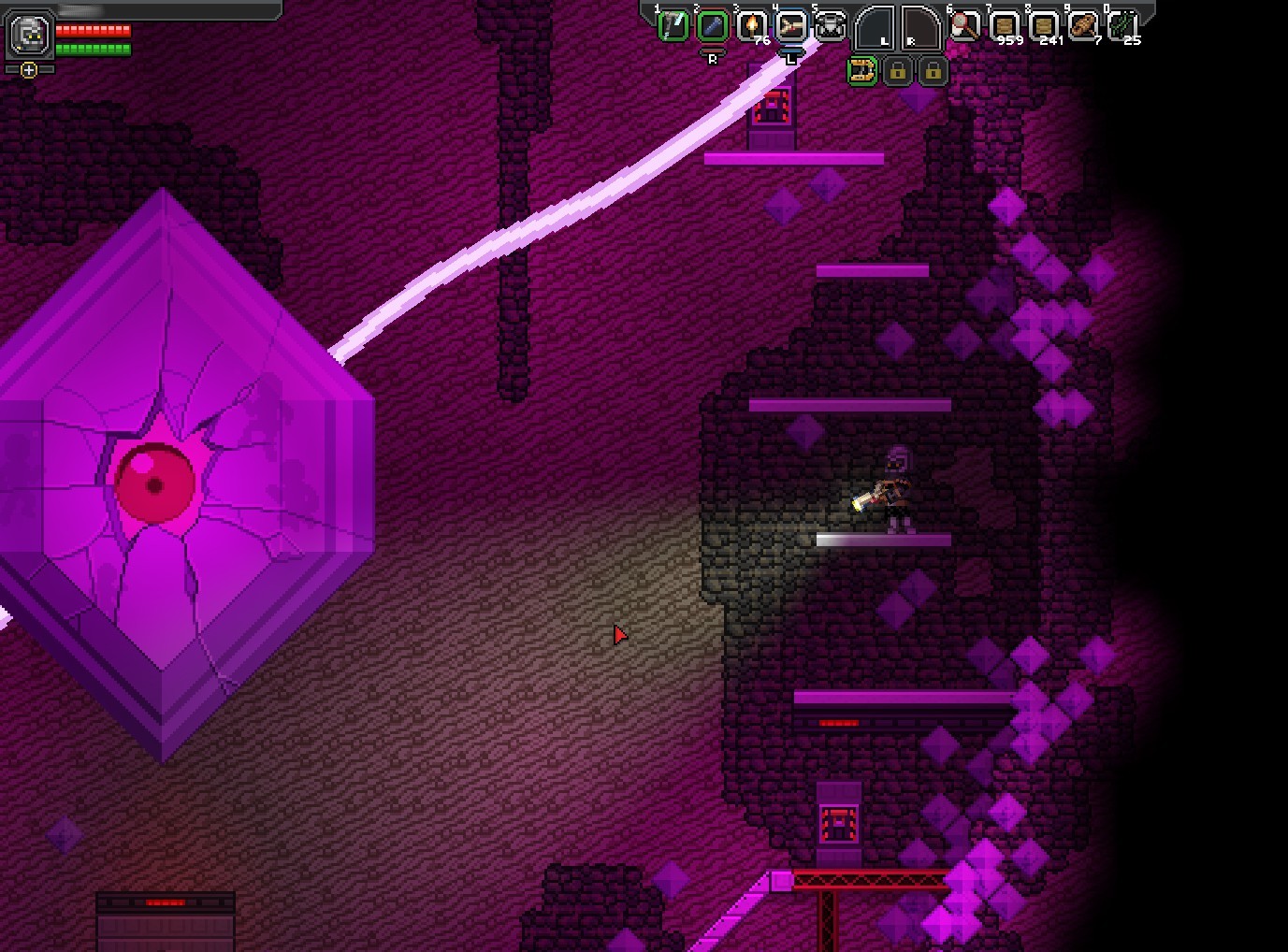
Task: Toggle the left padlock below the hand slots
Action: tap(898, 71)
